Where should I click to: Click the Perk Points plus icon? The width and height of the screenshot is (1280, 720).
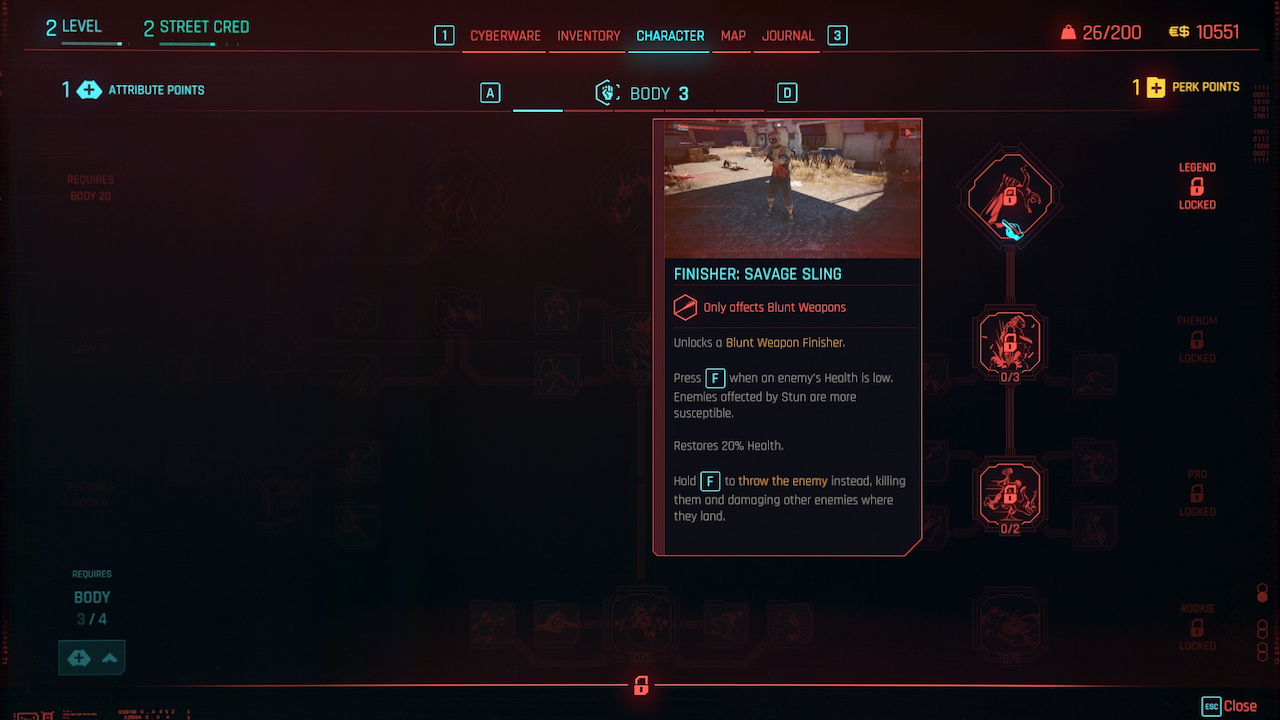point(1158,87)
